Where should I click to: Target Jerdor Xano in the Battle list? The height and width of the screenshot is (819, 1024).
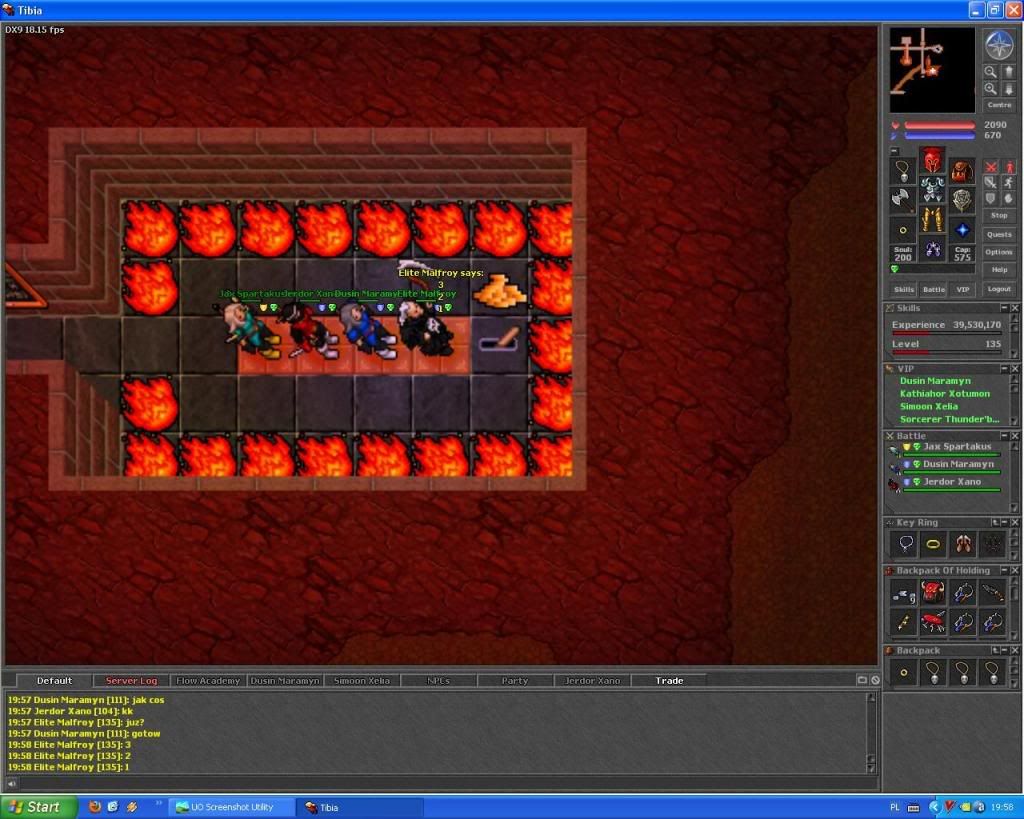951,482
